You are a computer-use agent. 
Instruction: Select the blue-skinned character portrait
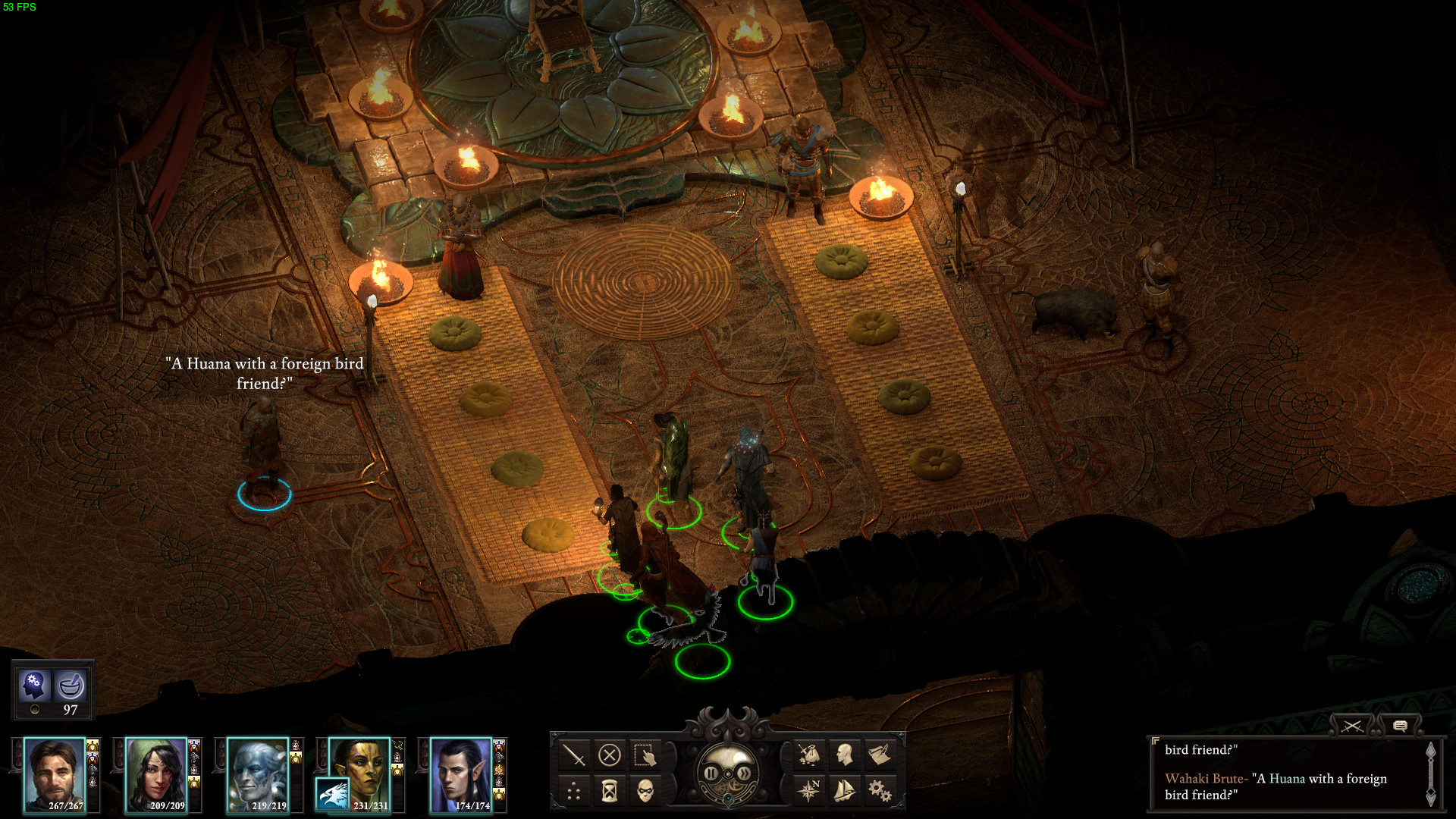[258, 775]
